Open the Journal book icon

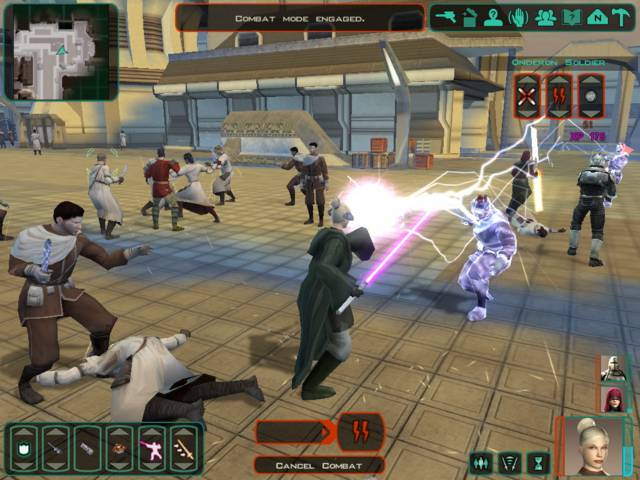[571, 16]
